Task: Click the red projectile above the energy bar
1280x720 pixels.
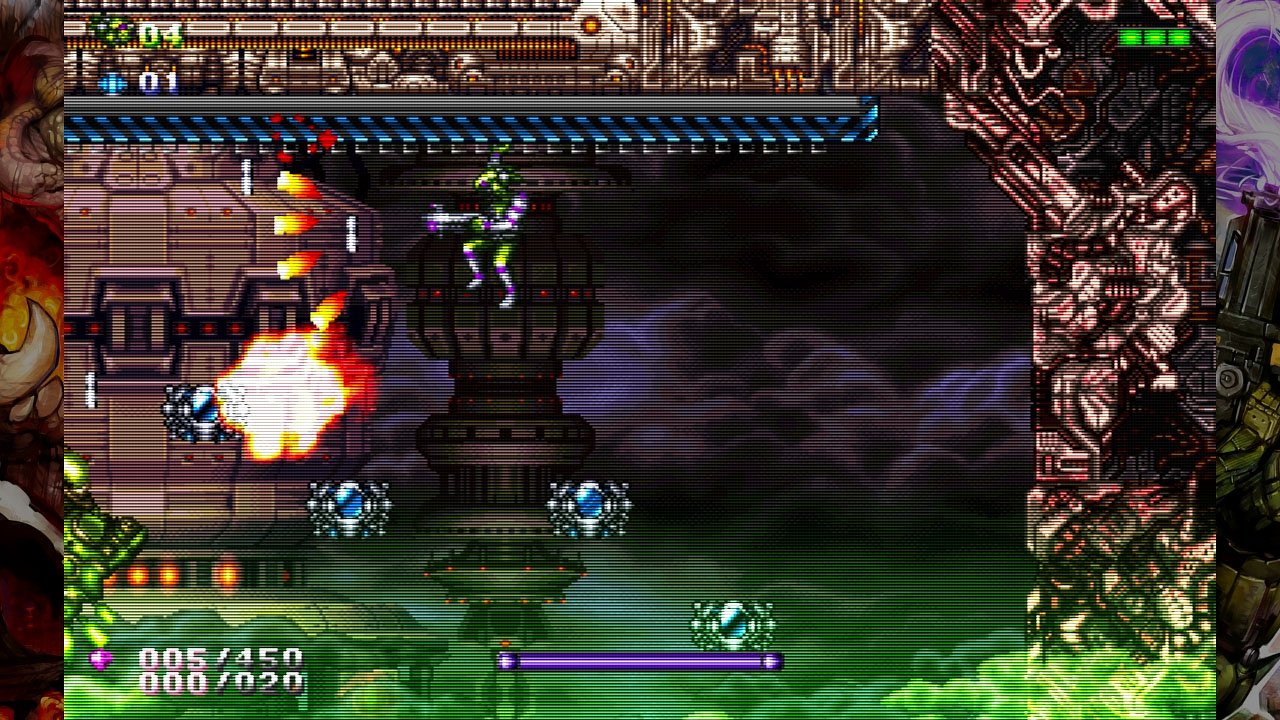Action: 505,644
